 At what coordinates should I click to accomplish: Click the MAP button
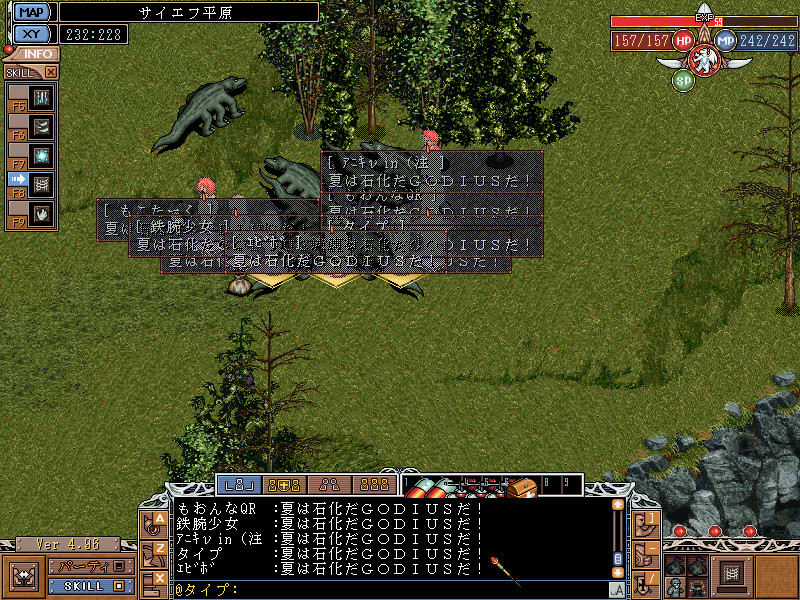coord(33,12)
